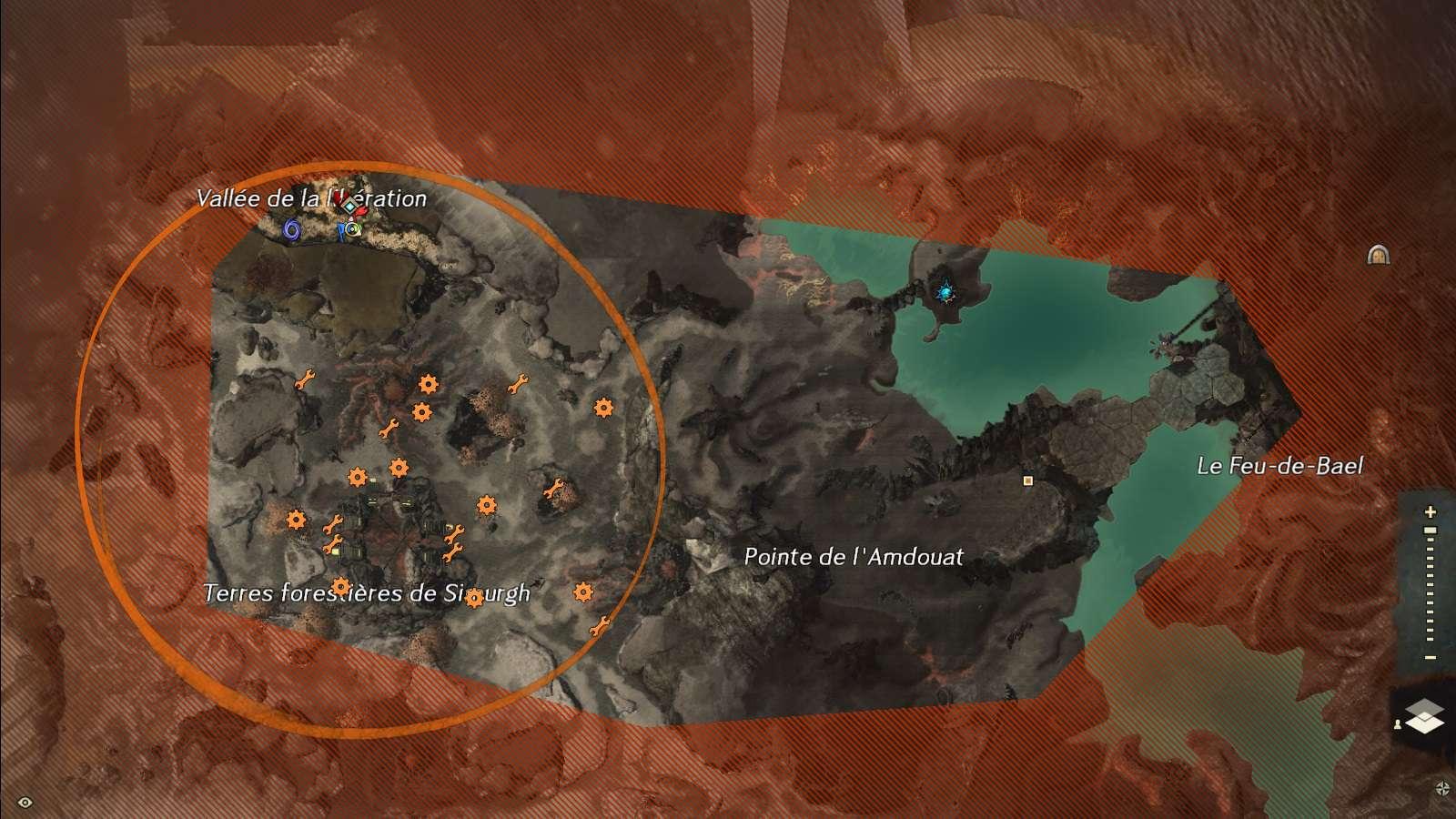Select the diamond waypoint near Vallée de la Libération

(x=349, y=207)
